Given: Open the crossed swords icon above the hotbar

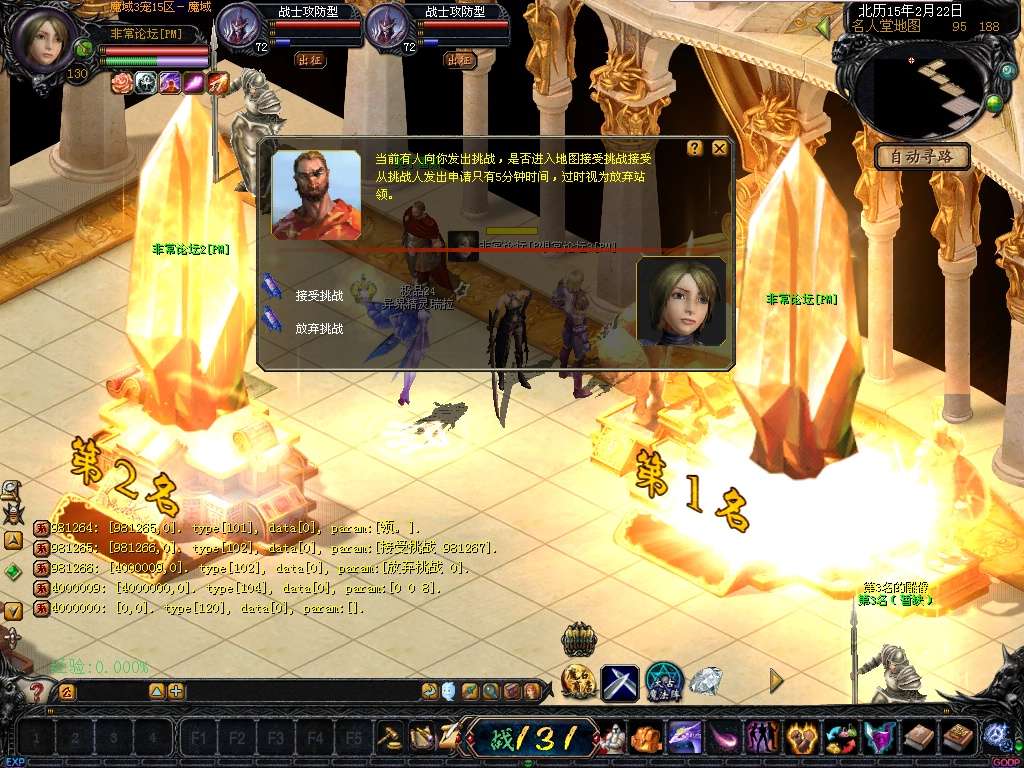Looking at the screenshot, I should coord(620,682).
